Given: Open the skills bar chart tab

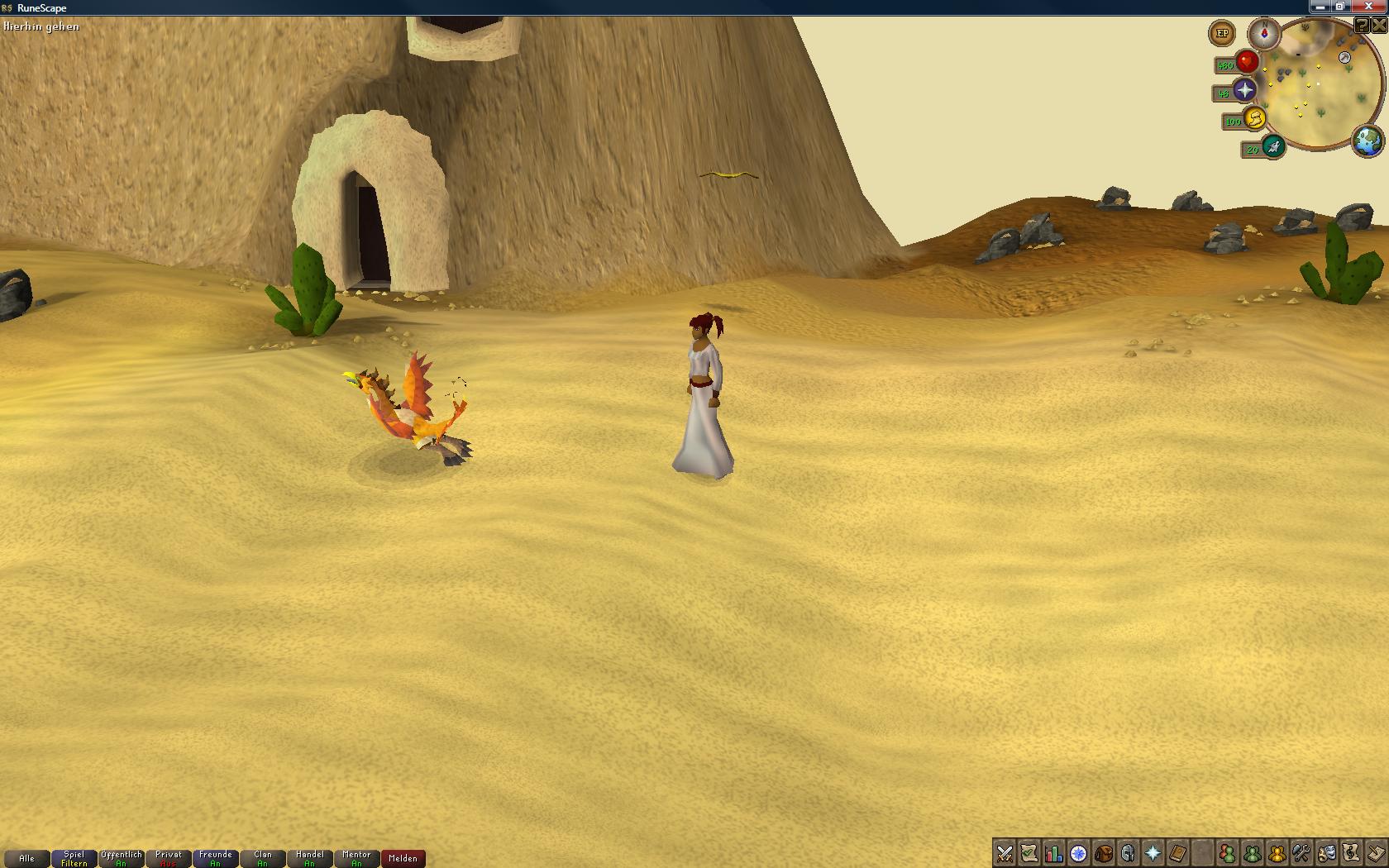Looking at the screenshot, I should [1053, 853].
